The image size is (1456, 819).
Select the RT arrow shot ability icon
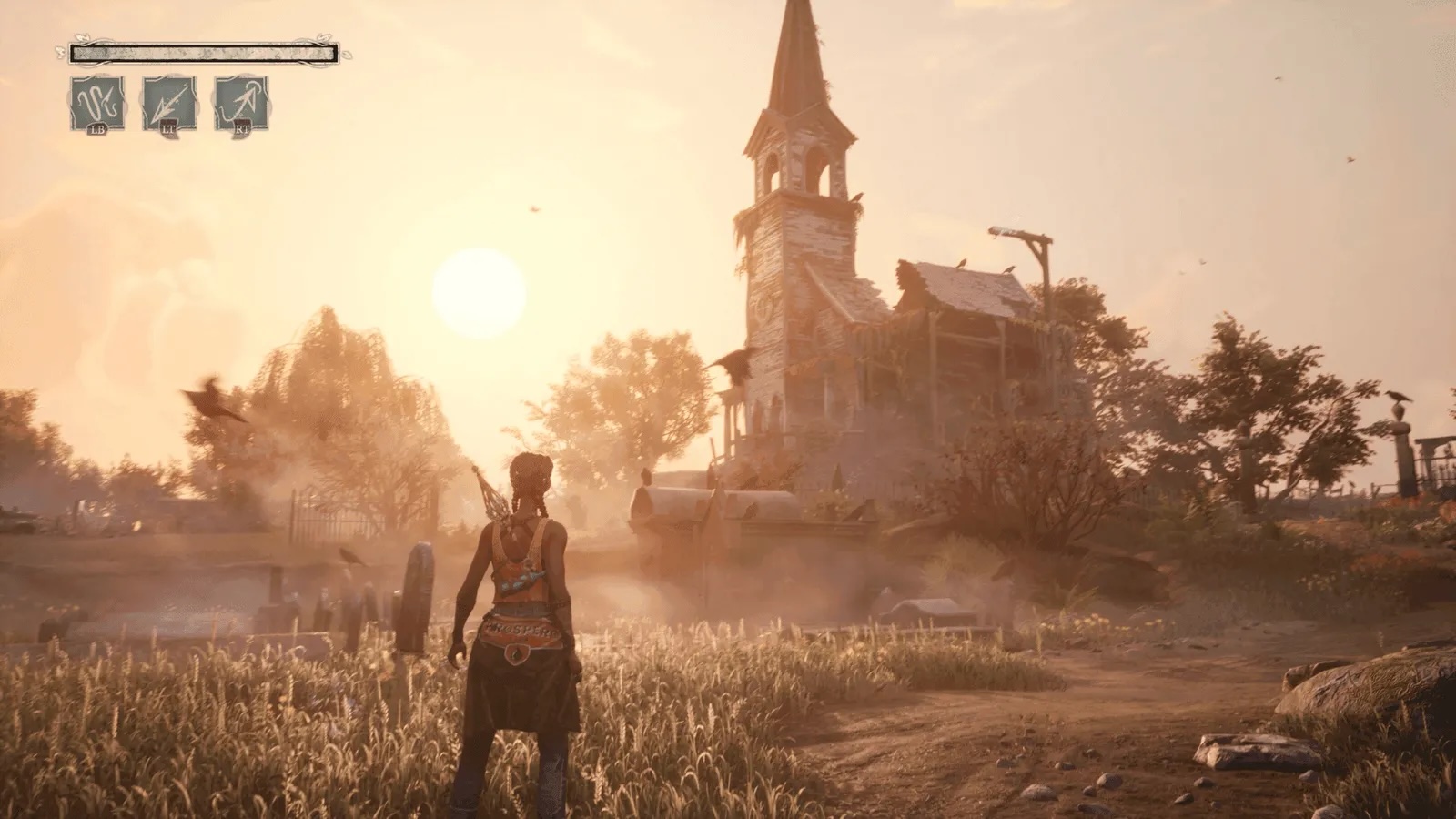[240, 102]
